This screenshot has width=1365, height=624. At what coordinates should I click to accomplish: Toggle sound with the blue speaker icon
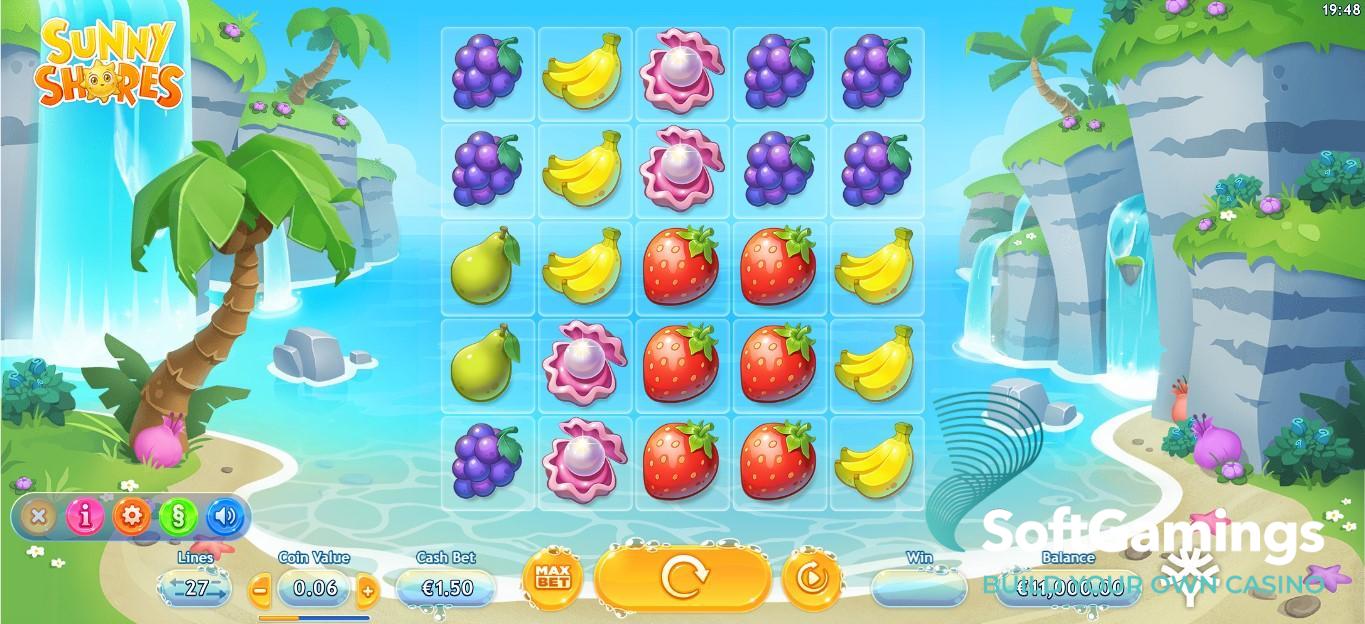[x=225, y=516]
